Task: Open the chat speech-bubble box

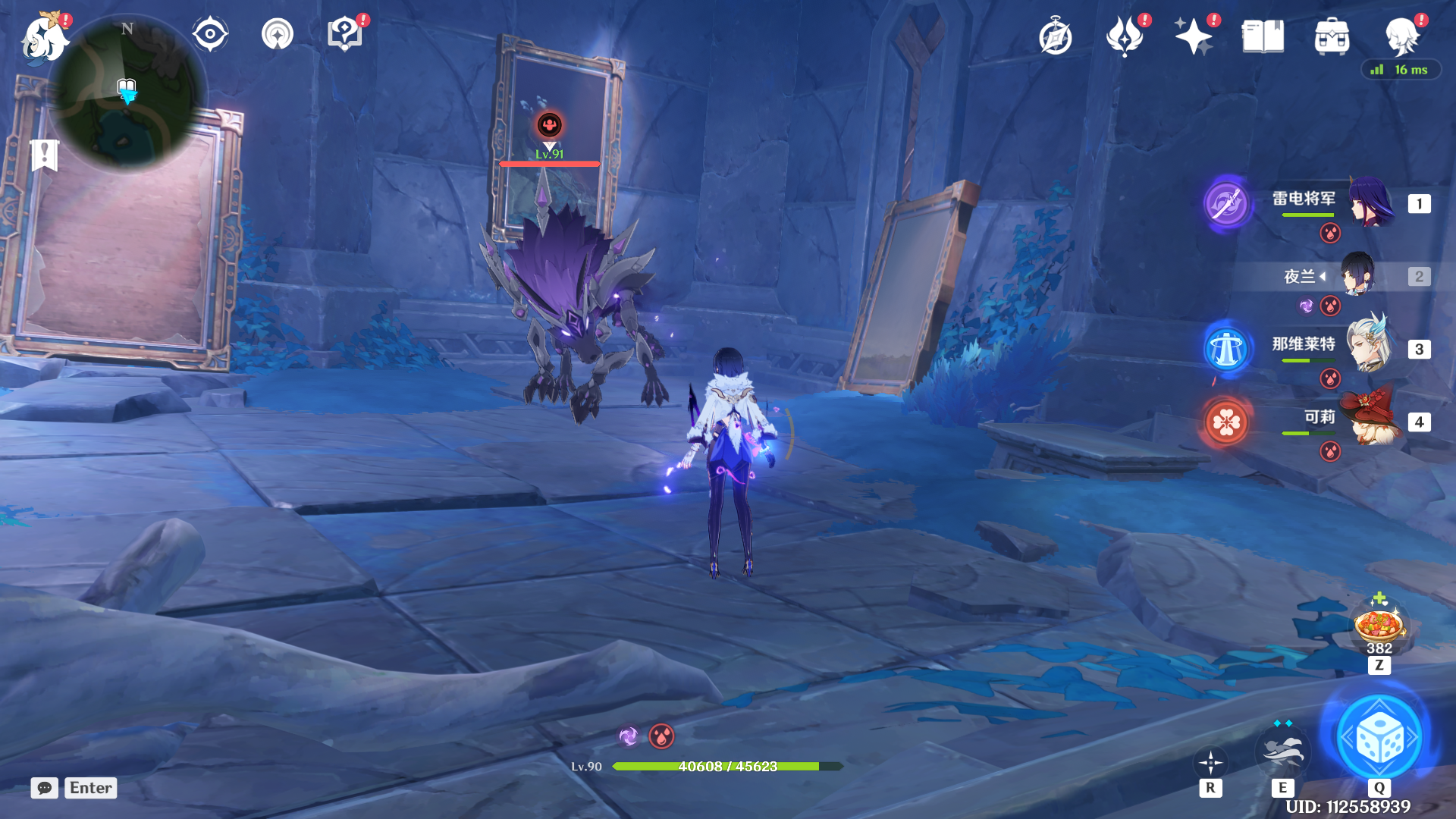Action: pos(45,788)
